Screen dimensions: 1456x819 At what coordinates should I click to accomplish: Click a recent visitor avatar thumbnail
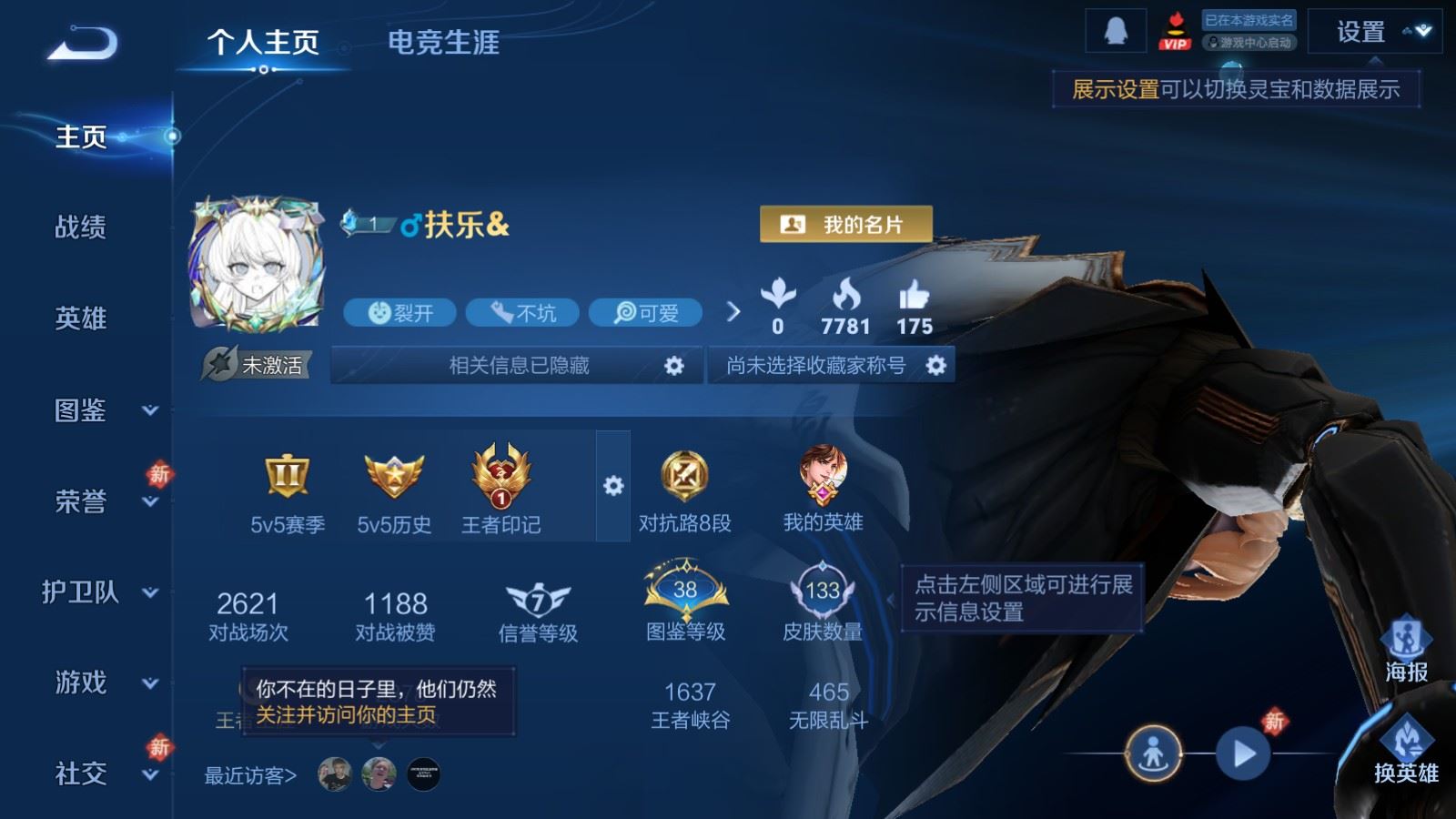(x=336, y=773)
